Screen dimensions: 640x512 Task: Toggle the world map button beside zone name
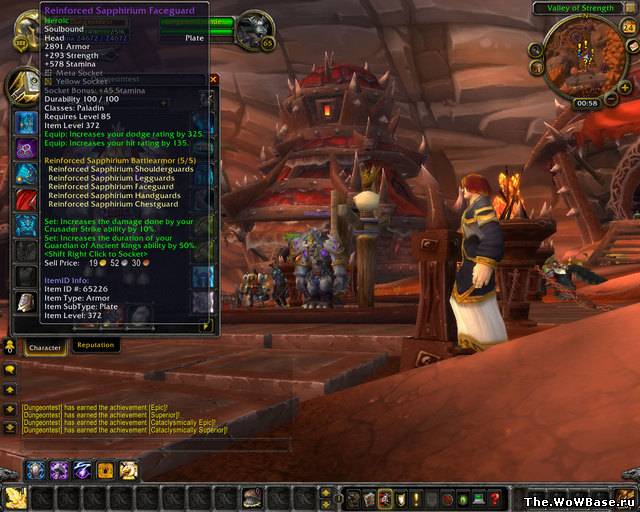[628, 8]
